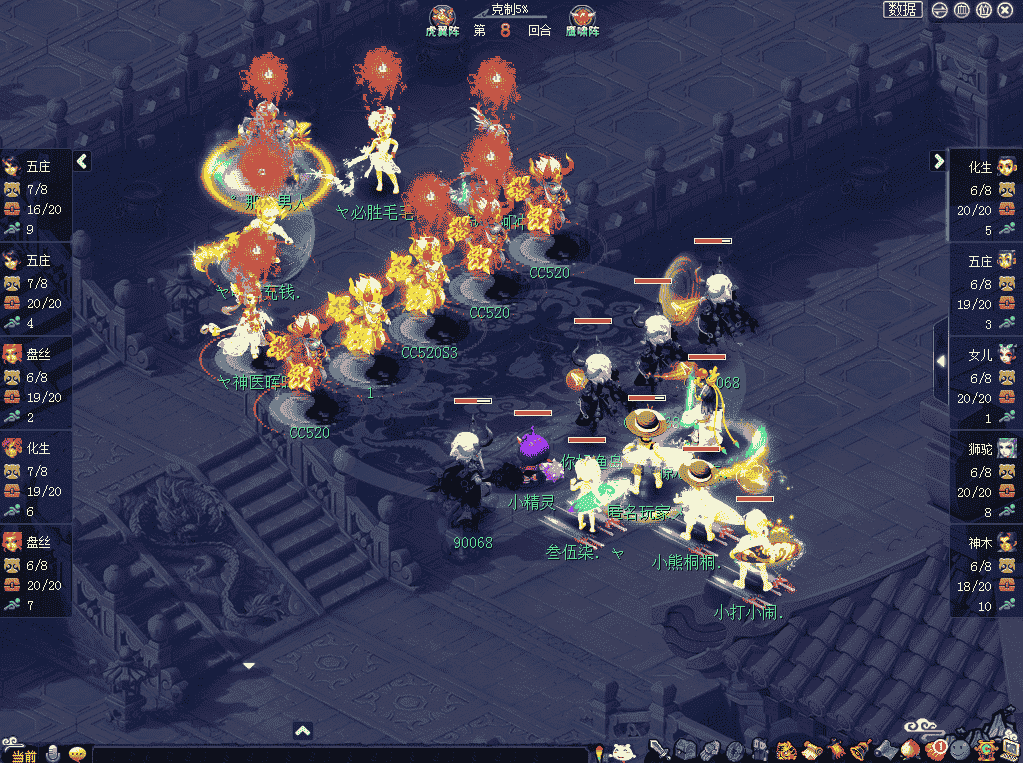Collapse the left team panel with its arrow
This screenshot has width=1023, height=763.
point(82,161)
